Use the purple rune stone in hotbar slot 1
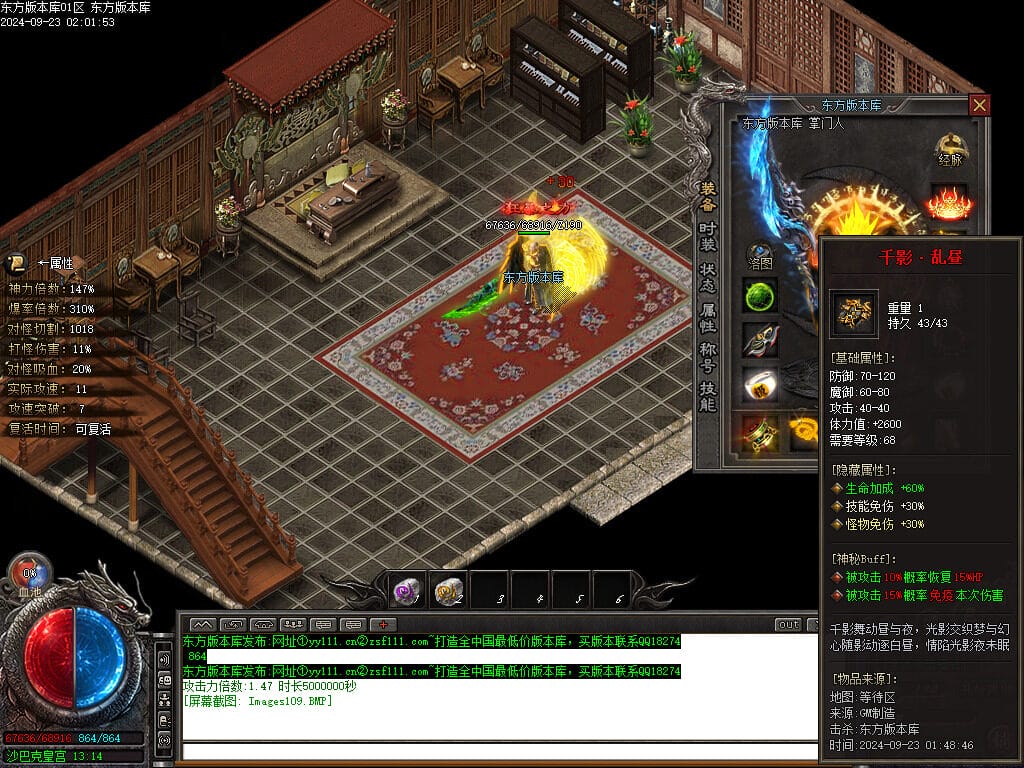The image size is (1024, 768). (407, 591)
